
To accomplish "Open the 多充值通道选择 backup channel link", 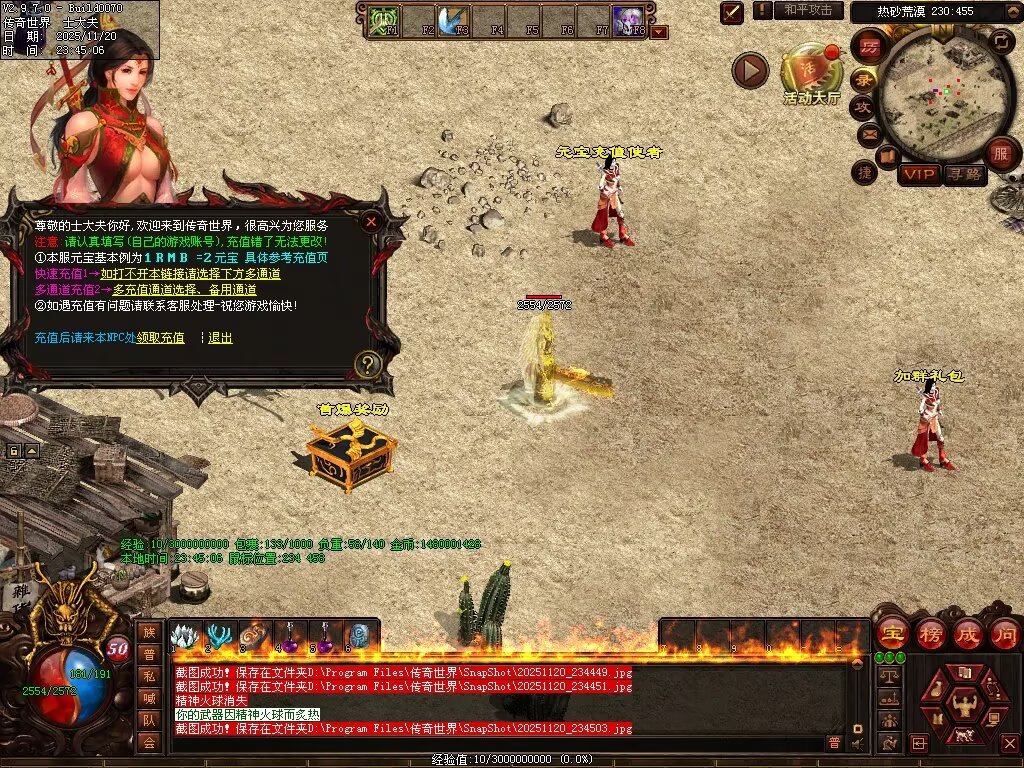I will tap(184, 290).
